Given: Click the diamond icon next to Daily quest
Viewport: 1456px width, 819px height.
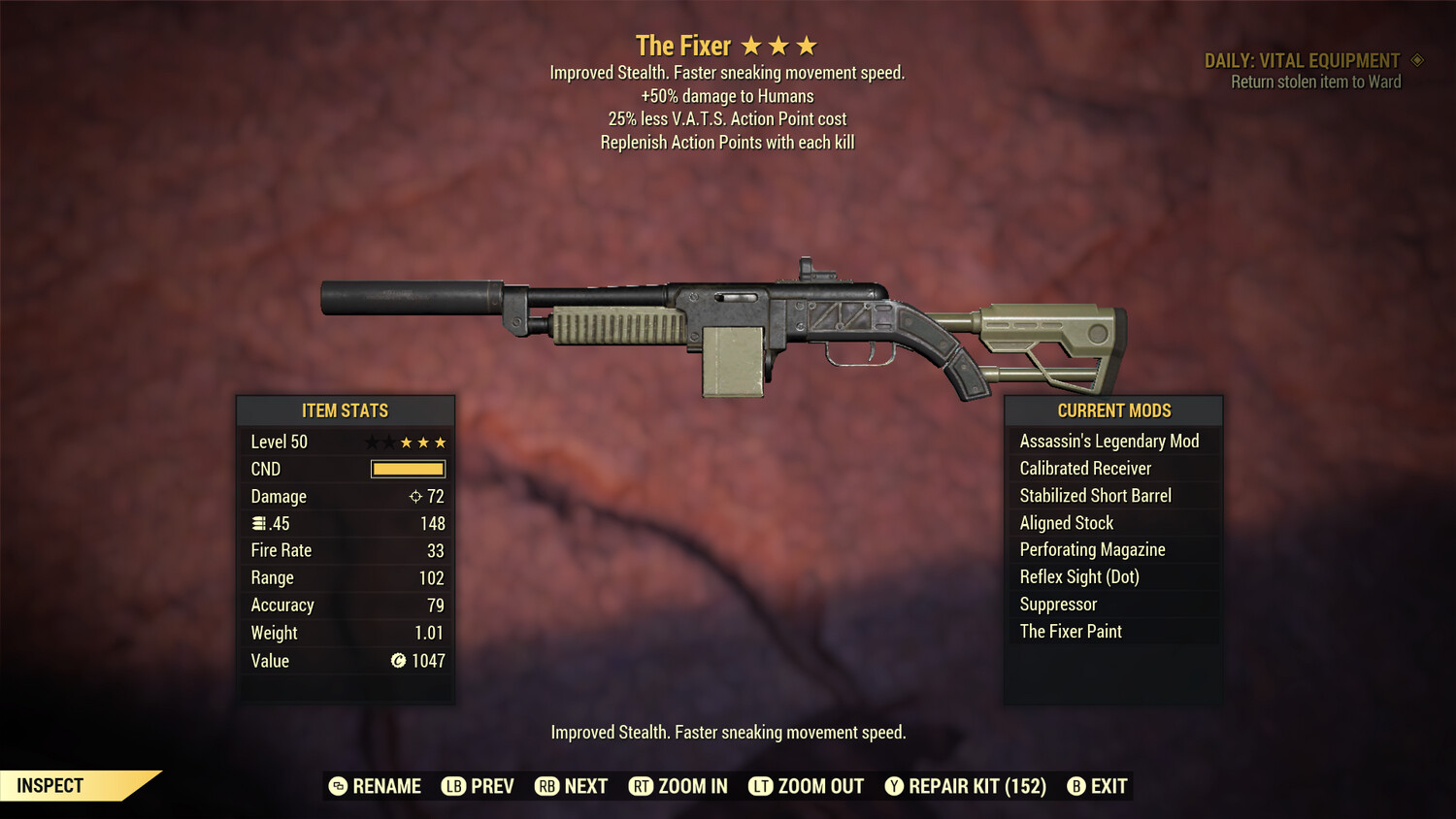Looking at the screenshot, I should [1416, 60].
